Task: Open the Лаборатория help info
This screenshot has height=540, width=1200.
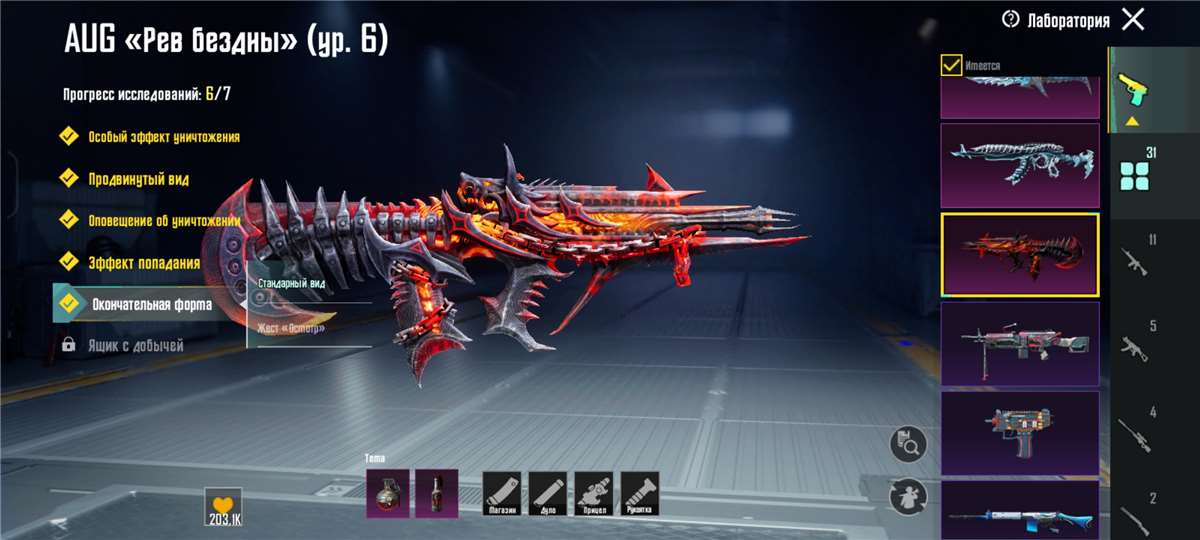Action: 1011,20
